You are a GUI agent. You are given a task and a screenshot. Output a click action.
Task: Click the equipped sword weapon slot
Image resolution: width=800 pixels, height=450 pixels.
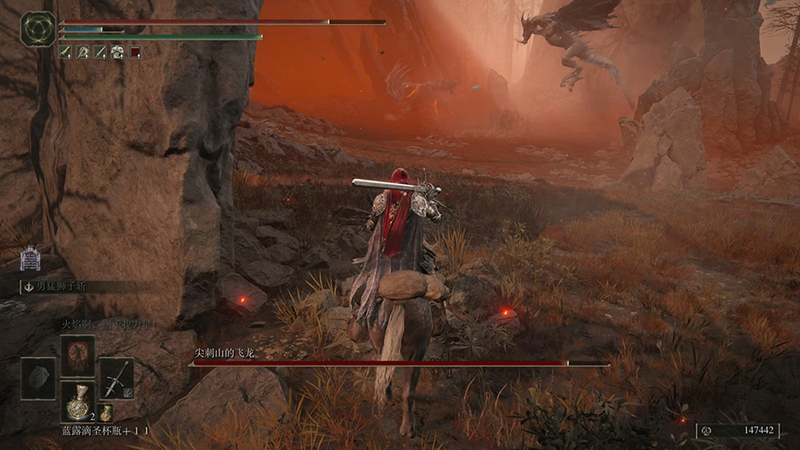click(x=116, y=378)
